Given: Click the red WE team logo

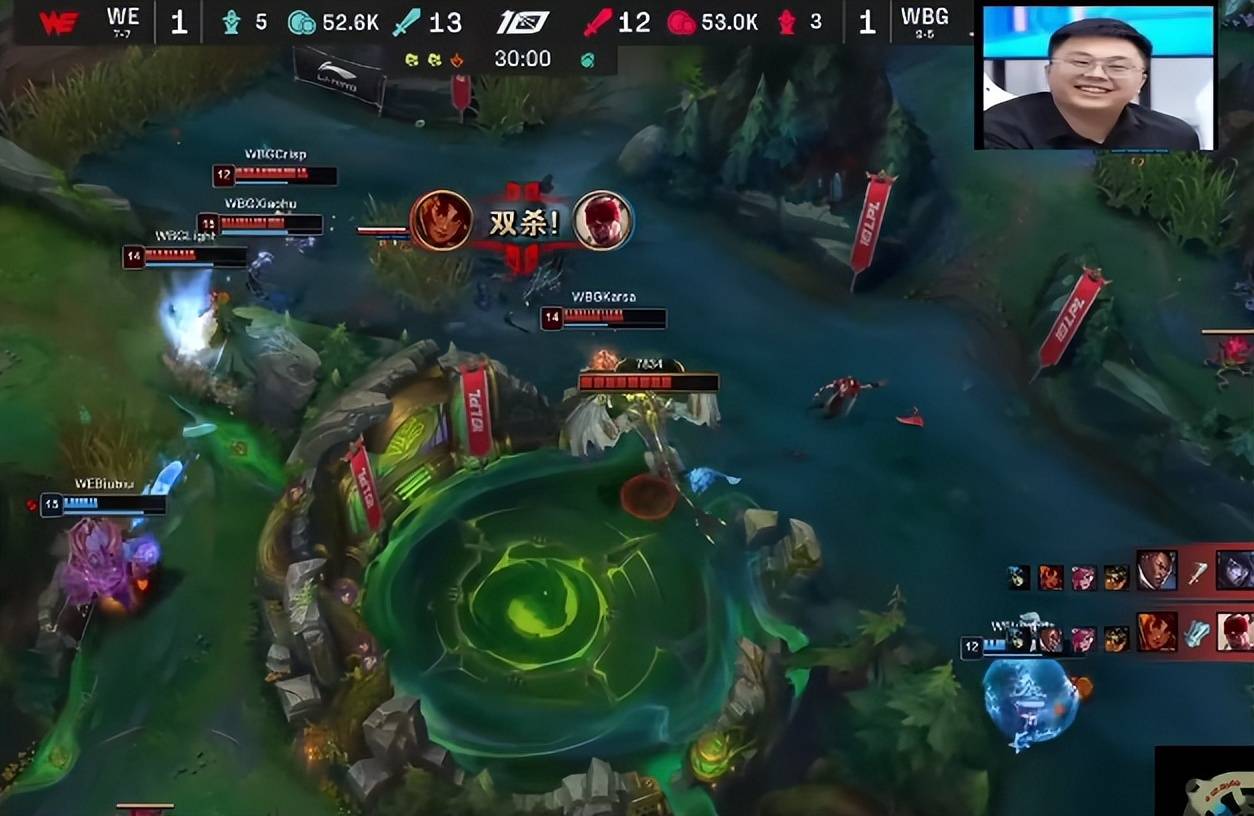Looking at the screenshot, I should [x=58, y=22].
